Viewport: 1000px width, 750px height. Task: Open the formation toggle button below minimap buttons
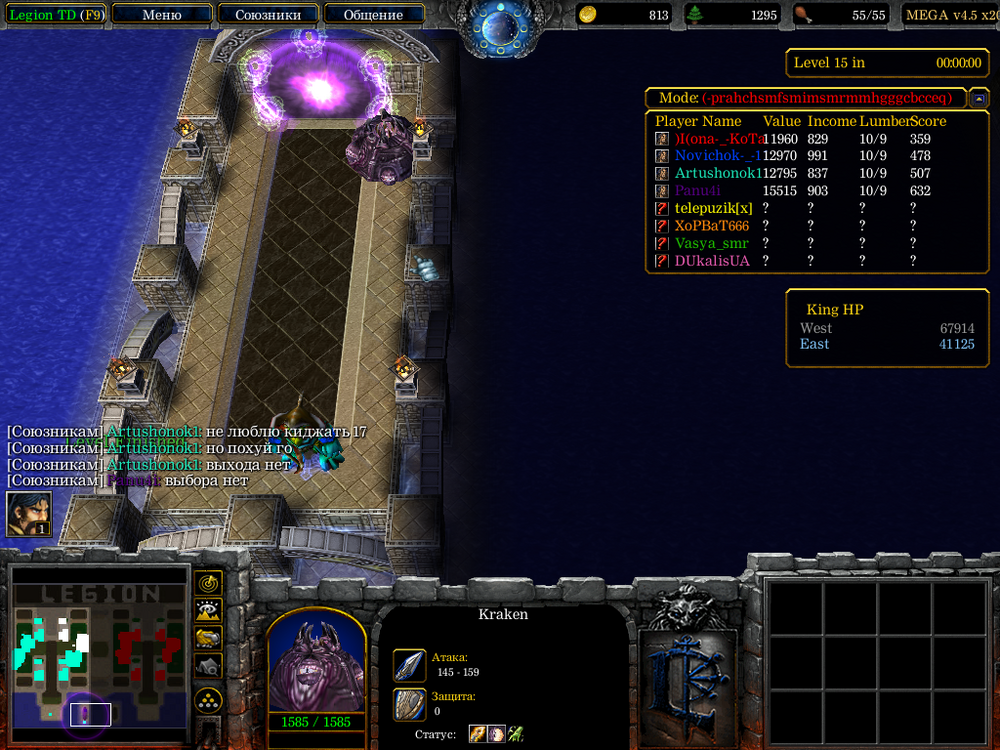click(208, 698)
